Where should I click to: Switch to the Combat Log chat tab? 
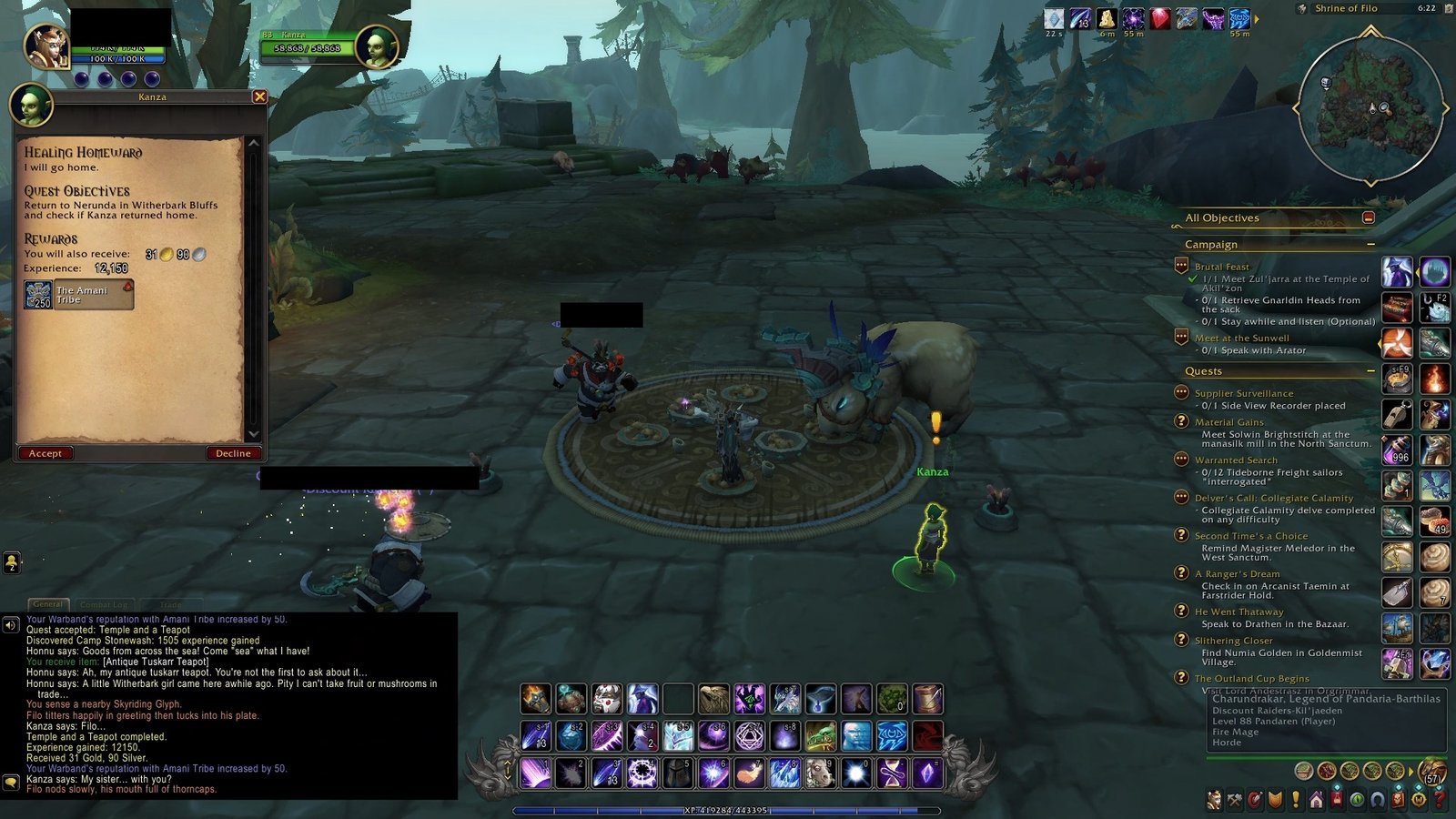click(103, 604)
